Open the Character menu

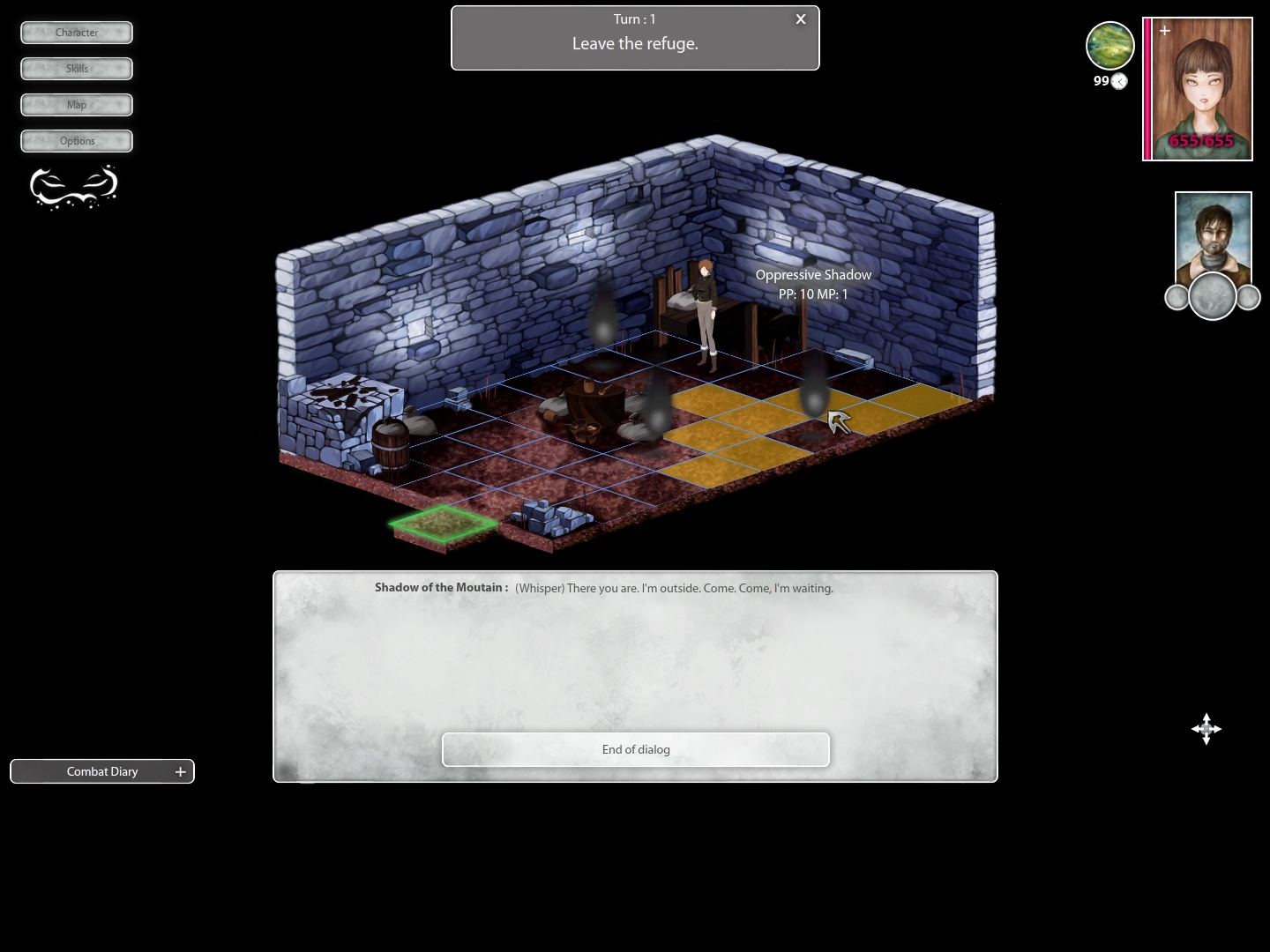point(76,33)
